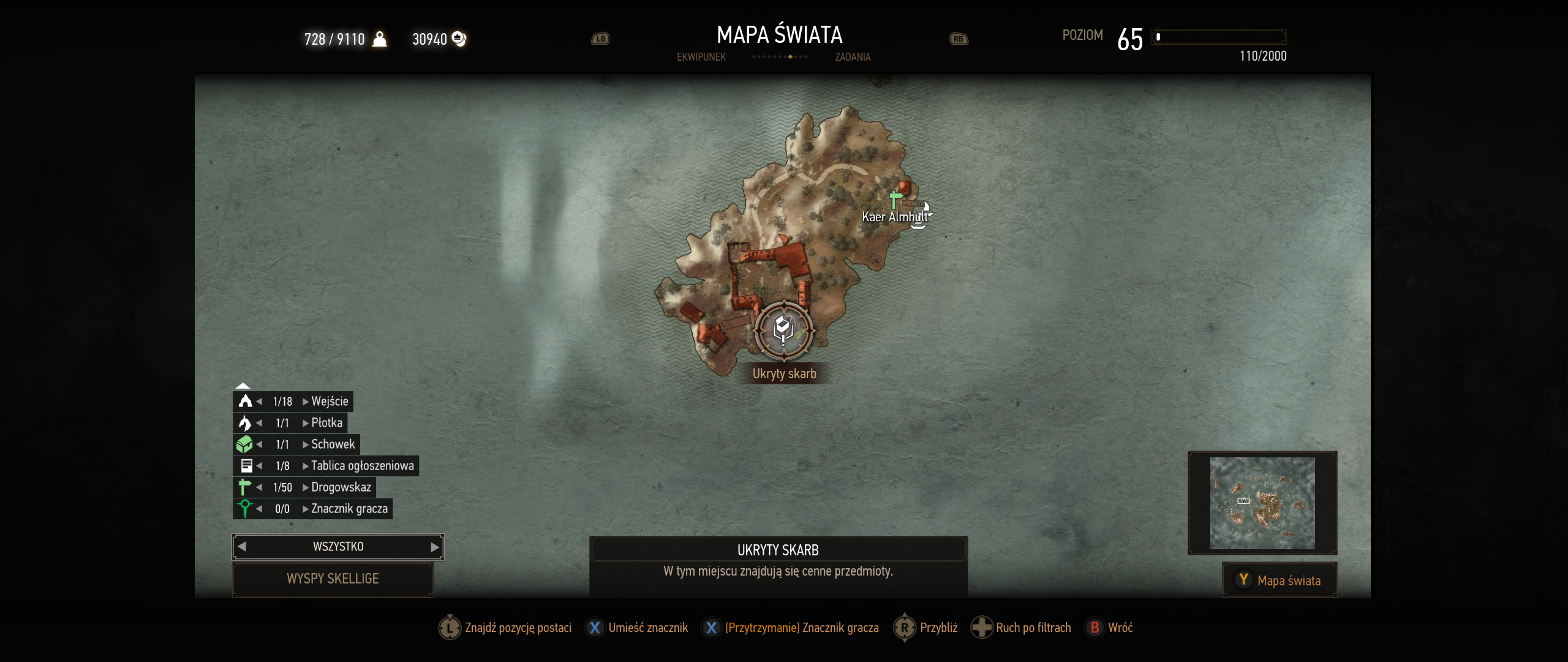Click the Kaer Almhult signpost marker
Image resolution: width=1568 pixels, height=662 pixels.
(895, 200)
